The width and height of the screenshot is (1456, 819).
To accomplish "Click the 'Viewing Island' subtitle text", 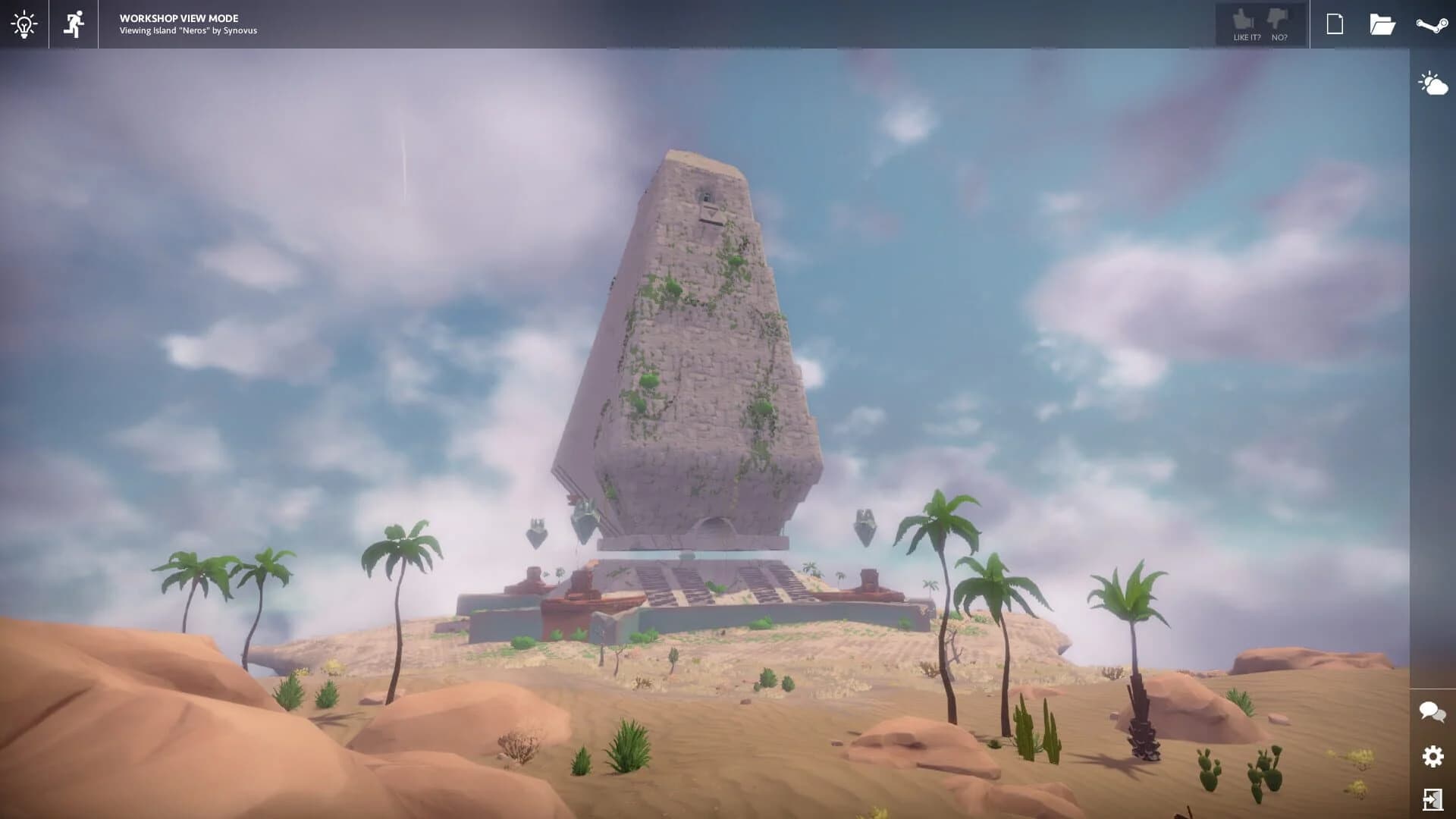I will click(x=149, y=30).
